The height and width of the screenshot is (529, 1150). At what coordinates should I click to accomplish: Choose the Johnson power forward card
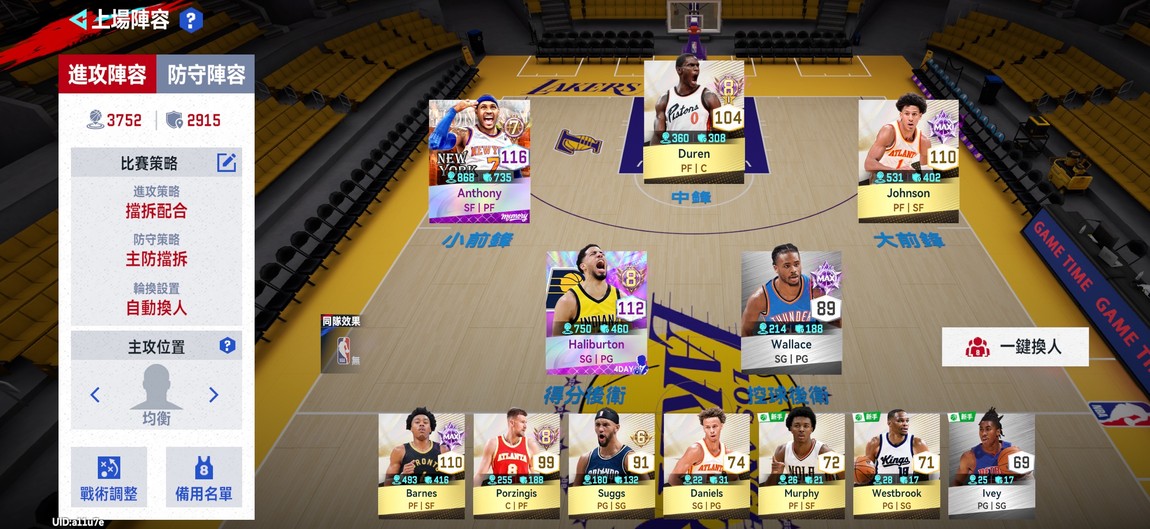click(x=908, y=160)
